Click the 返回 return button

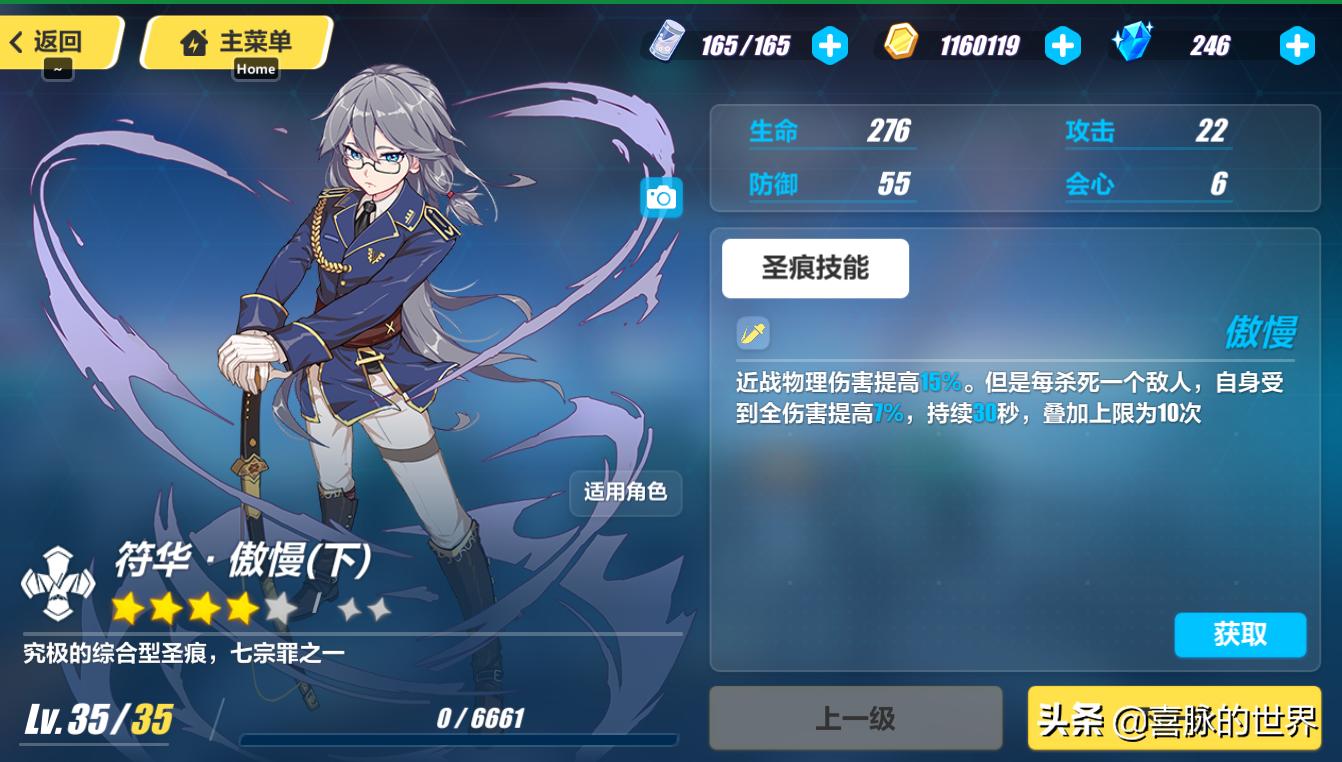tap(55, 43)
